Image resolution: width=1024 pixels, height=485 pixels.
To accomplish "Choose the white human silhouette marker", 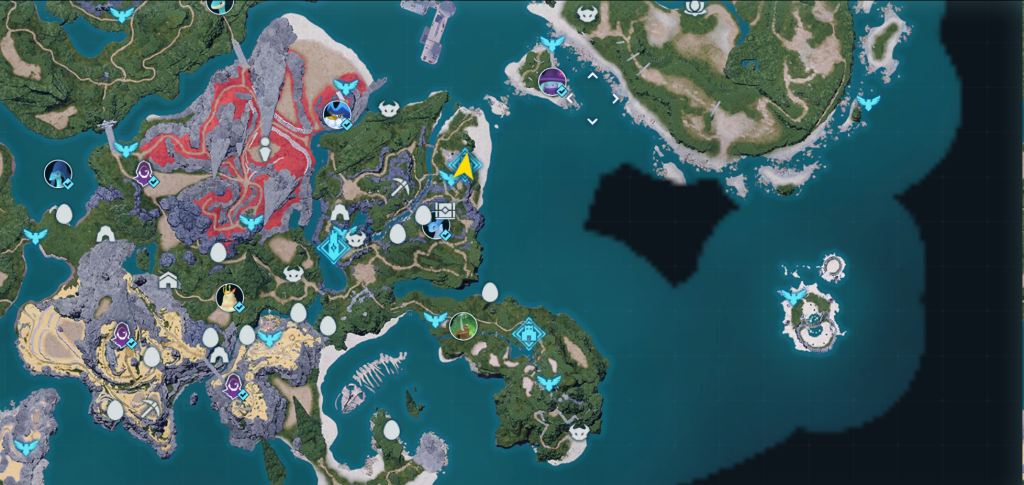I will [264, 150].
